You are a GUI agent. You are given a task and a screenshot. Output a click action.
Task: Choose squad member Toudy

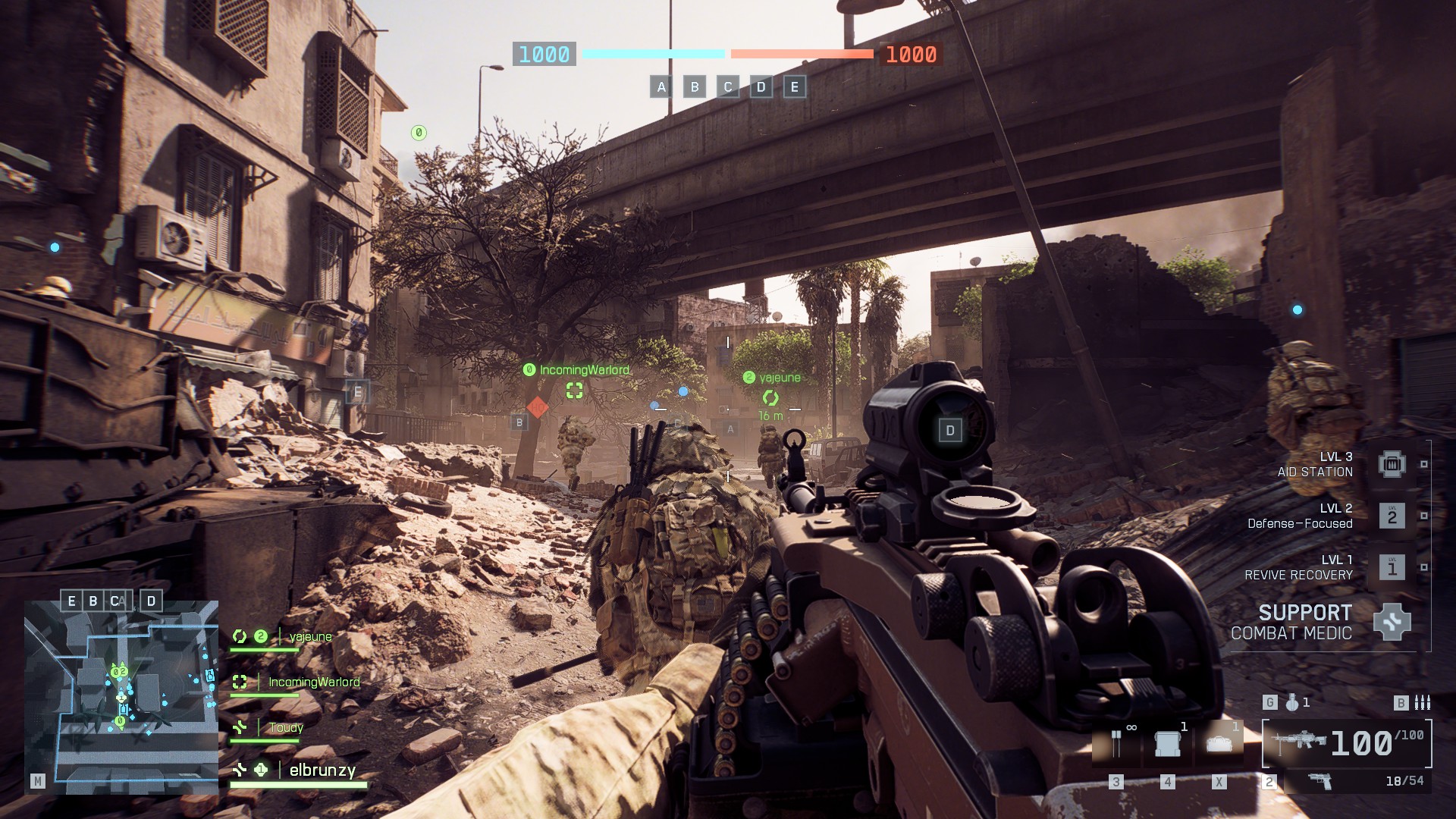(286, 728)
